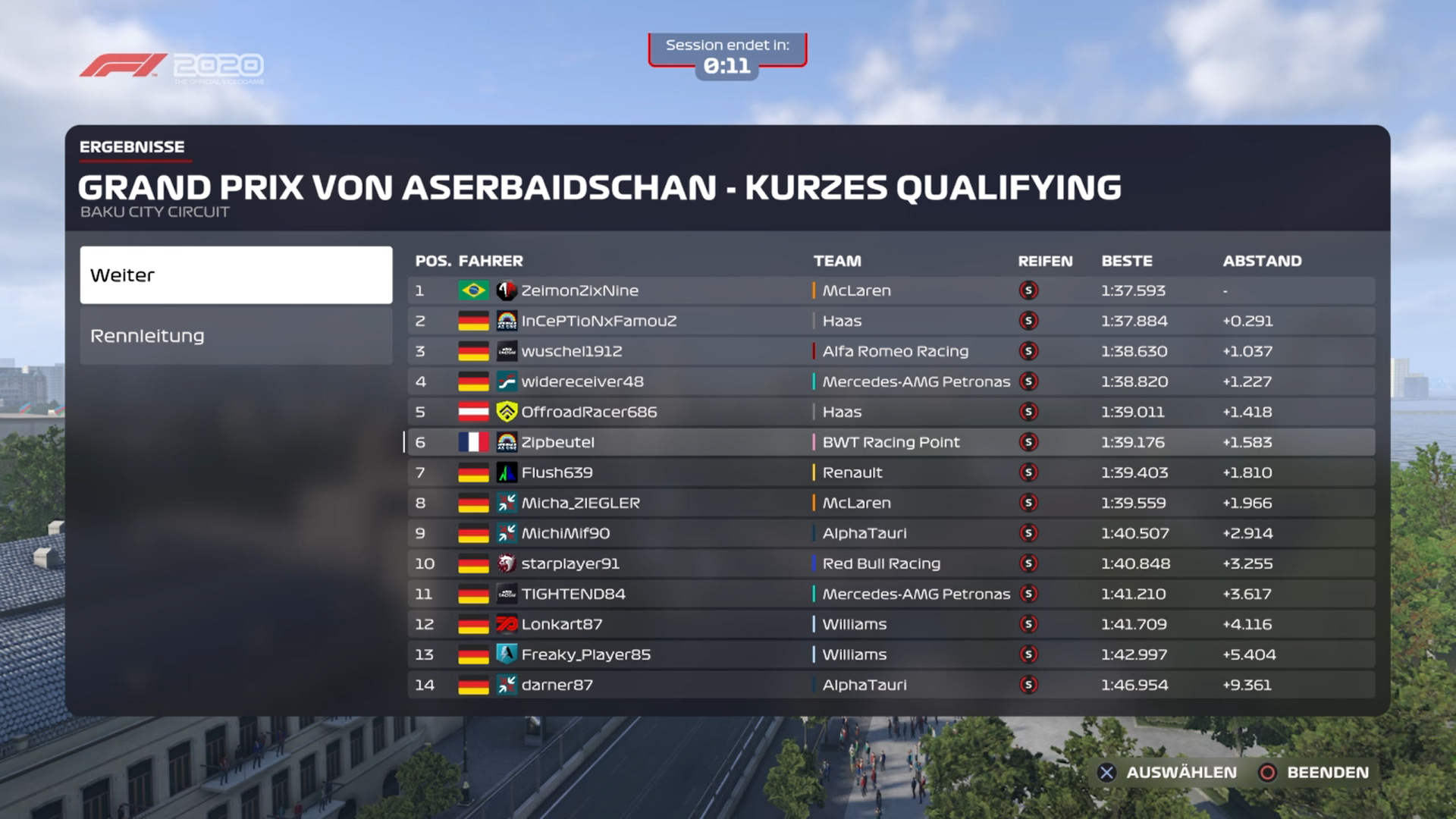Click the darner87 row
This screenshot has height=819, width=1456.
[x=890, y=685]
